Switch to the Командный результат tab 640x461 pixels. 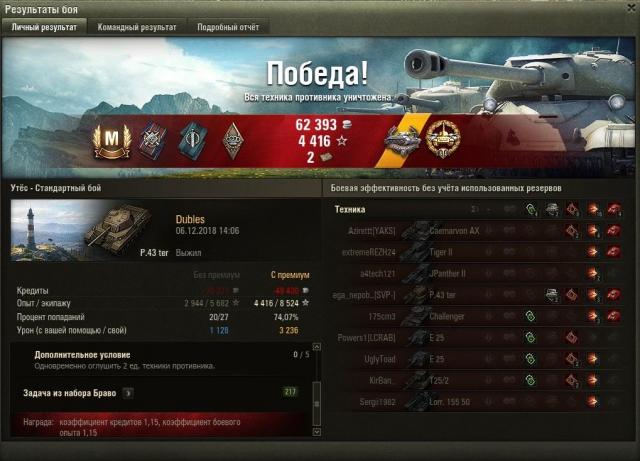click(x=137, y=27)
